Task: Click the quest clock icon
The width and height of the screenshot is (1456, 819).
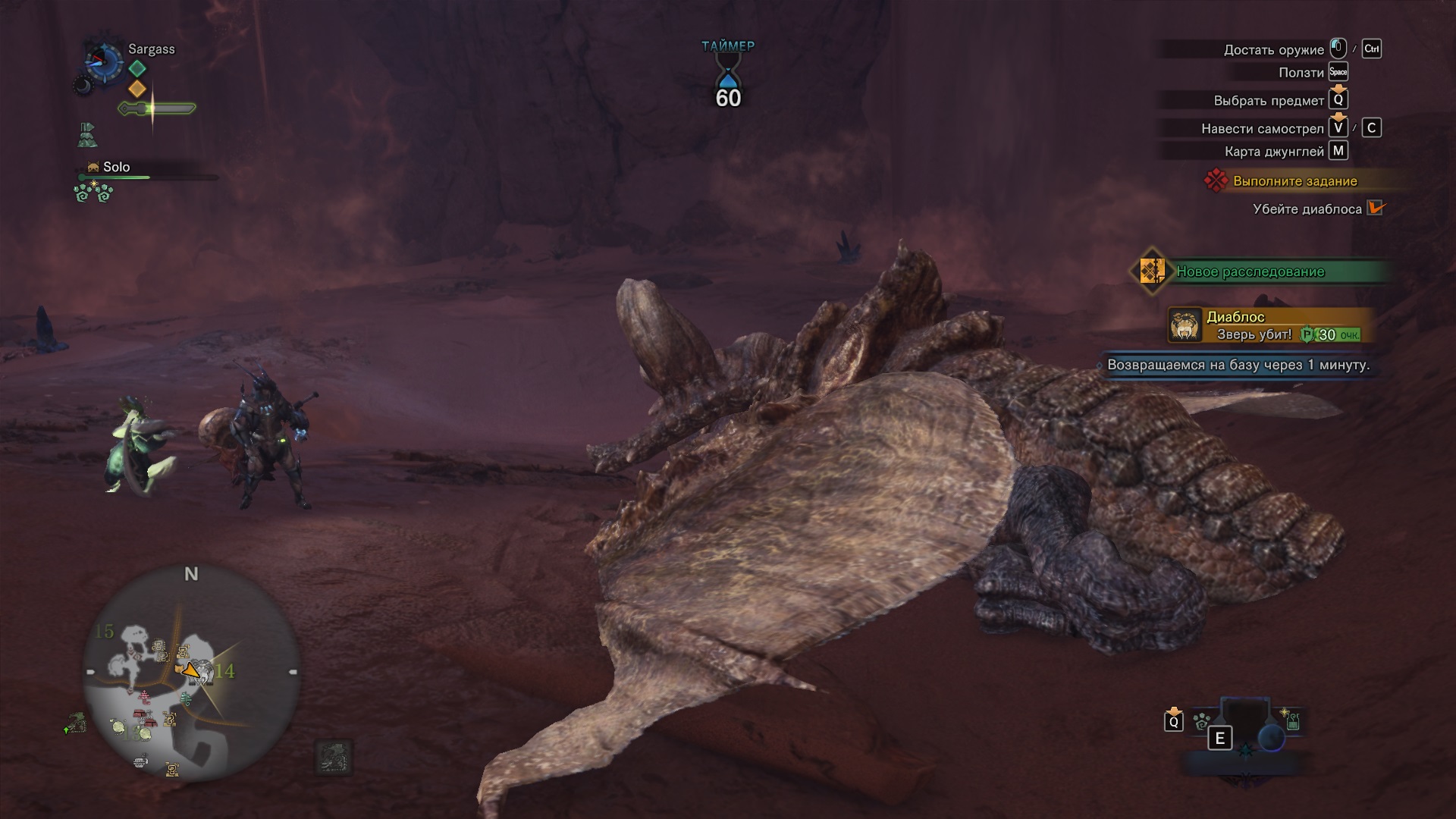Action: pyautogui.click(x=104, y=61)
